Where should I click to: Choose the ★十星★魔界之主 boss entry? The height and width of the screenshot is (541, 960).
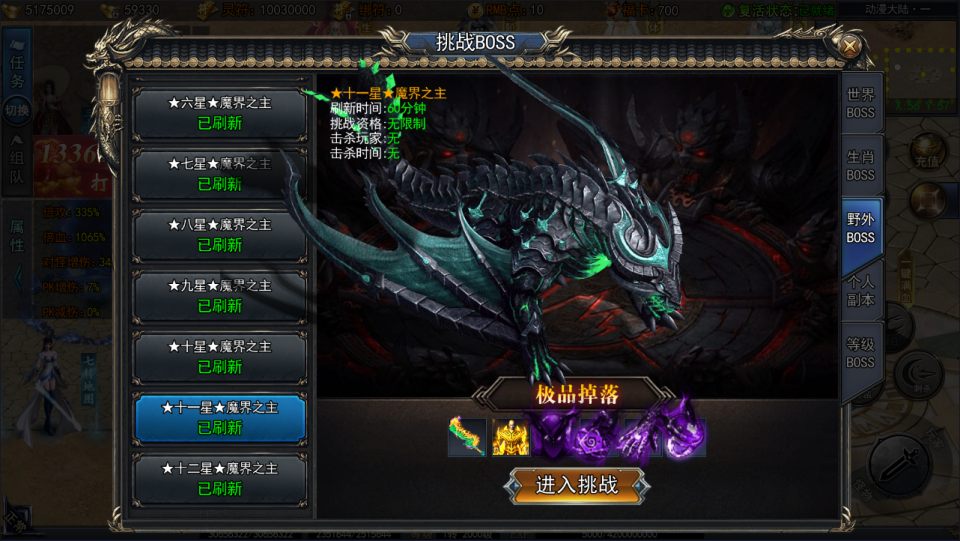tap(220, 357)
